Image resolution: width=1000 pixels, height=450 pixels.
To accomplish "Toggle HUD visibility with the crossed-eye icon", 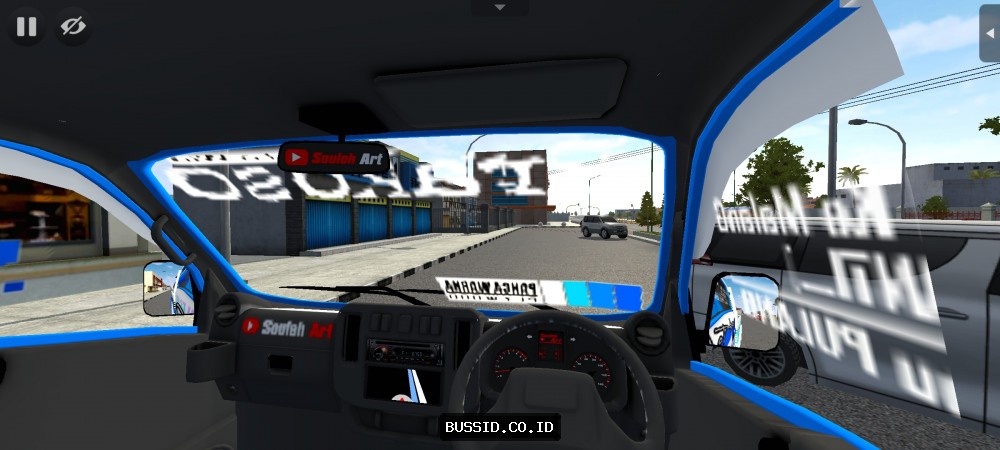I will click(72, 27).
